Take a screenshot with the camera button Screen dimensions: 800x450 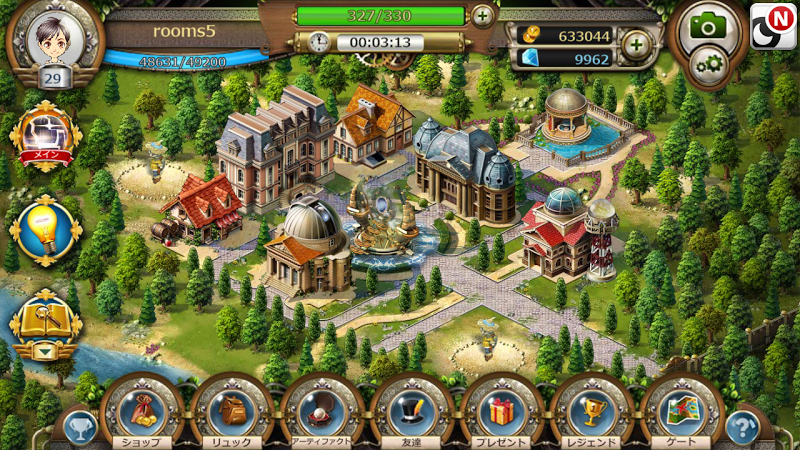point(708,26)
